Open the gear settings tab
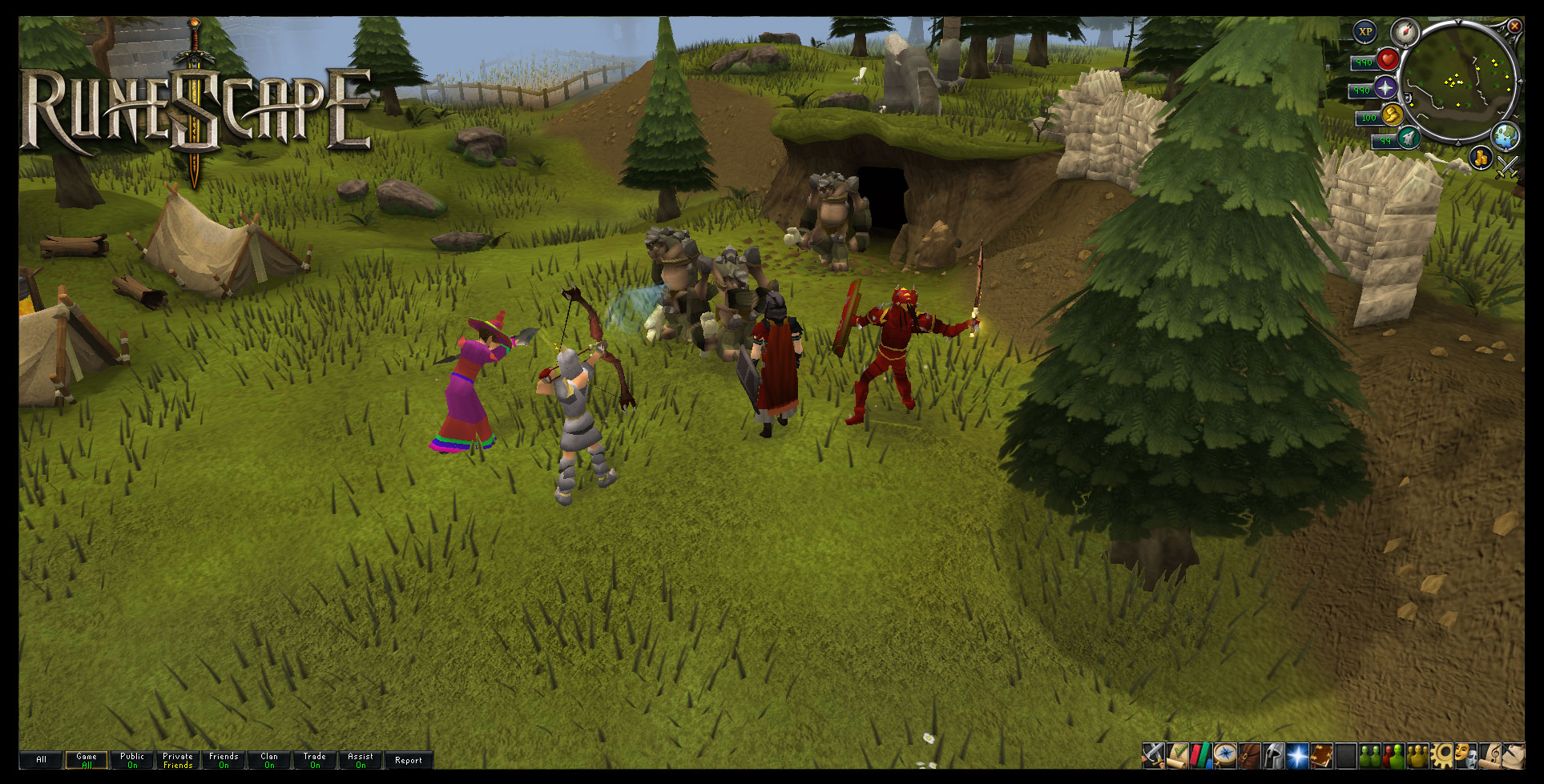Screen dimensions: 1544x784 1443,755
